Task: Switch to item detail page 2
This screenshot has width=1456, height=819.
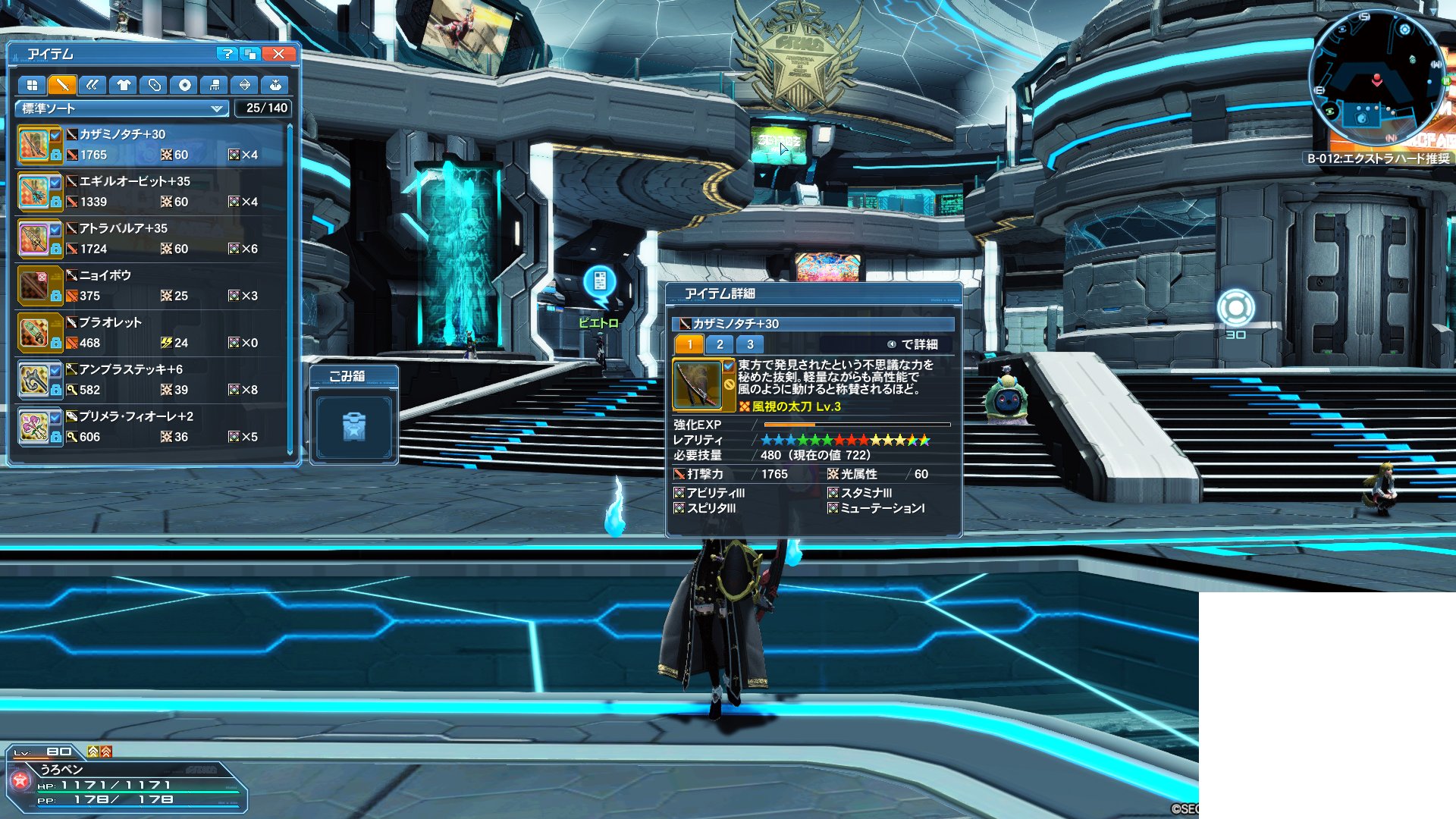Action: 720,344
